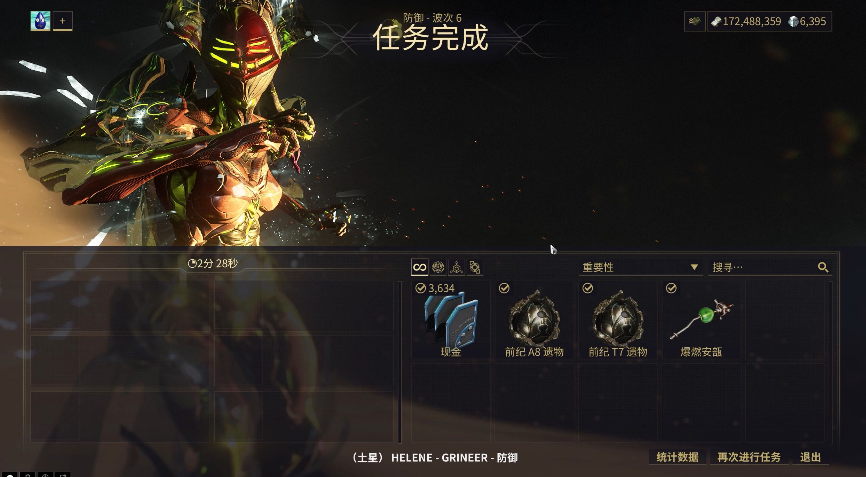
Task: Select the 现金 credits reward tile
Action: click(x=450, y=320)
